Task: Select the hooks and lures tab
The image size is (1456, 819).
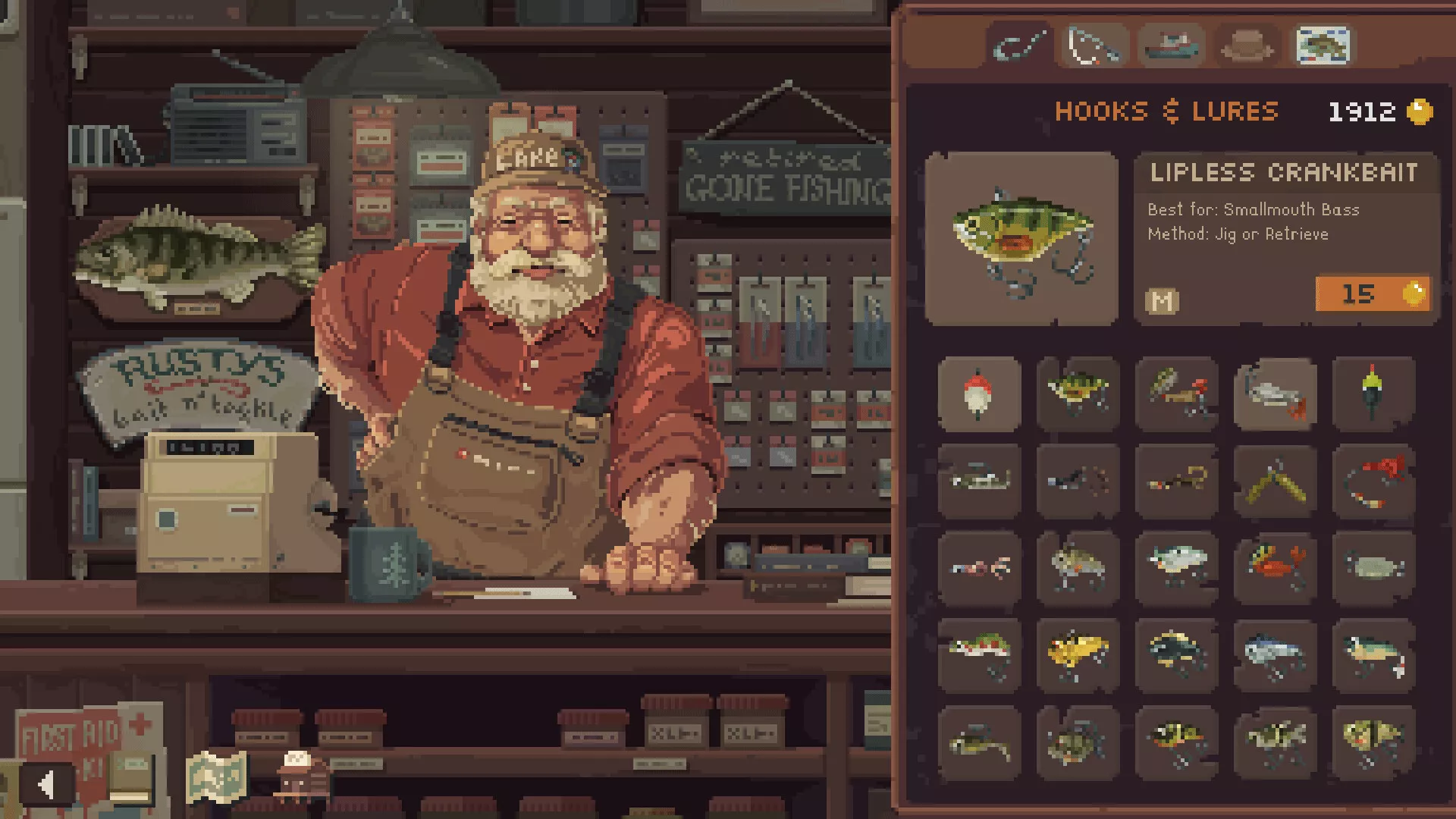Action: pyautogui.click(x=1019, y=45)
